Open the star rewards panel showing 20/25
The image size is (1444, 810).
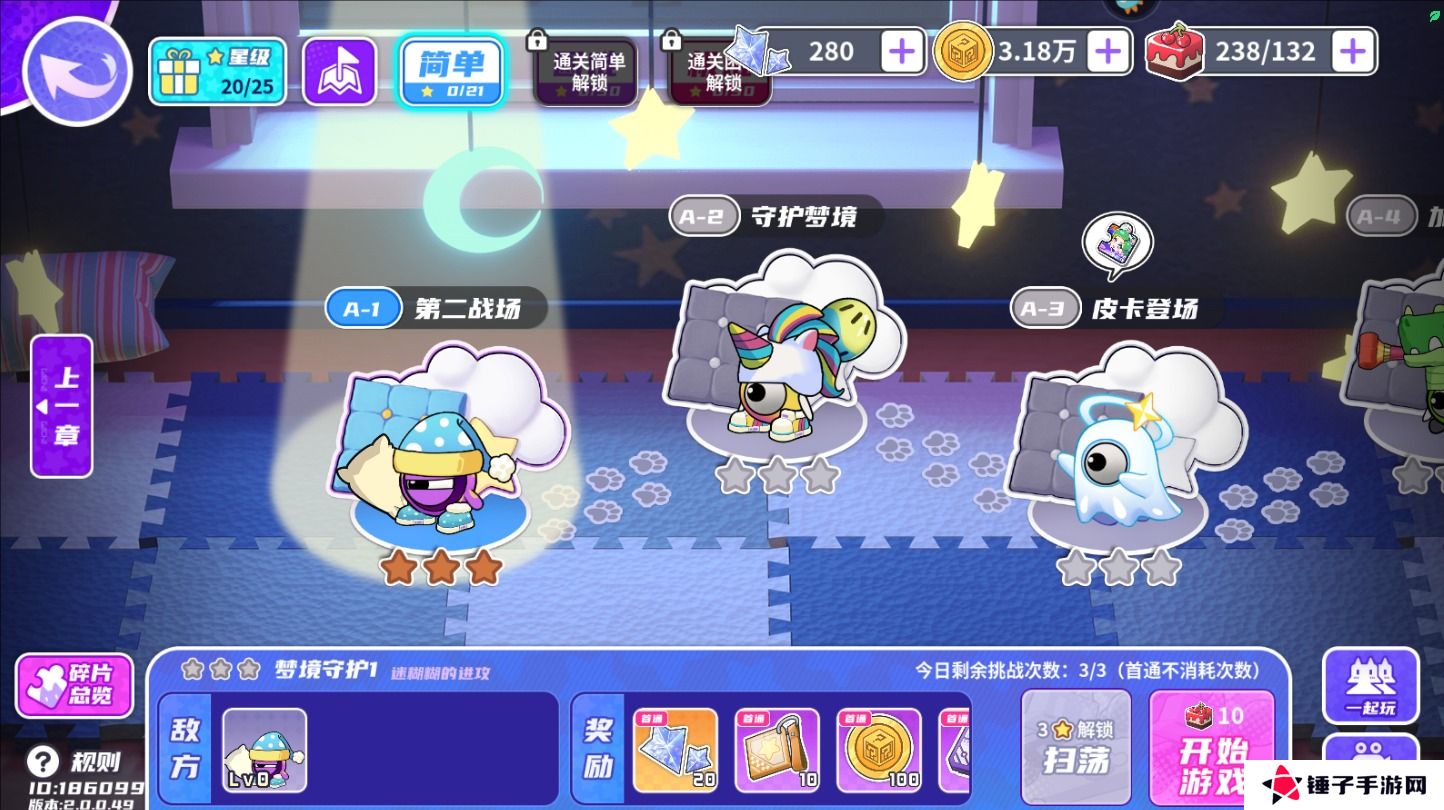click(218, 71)
